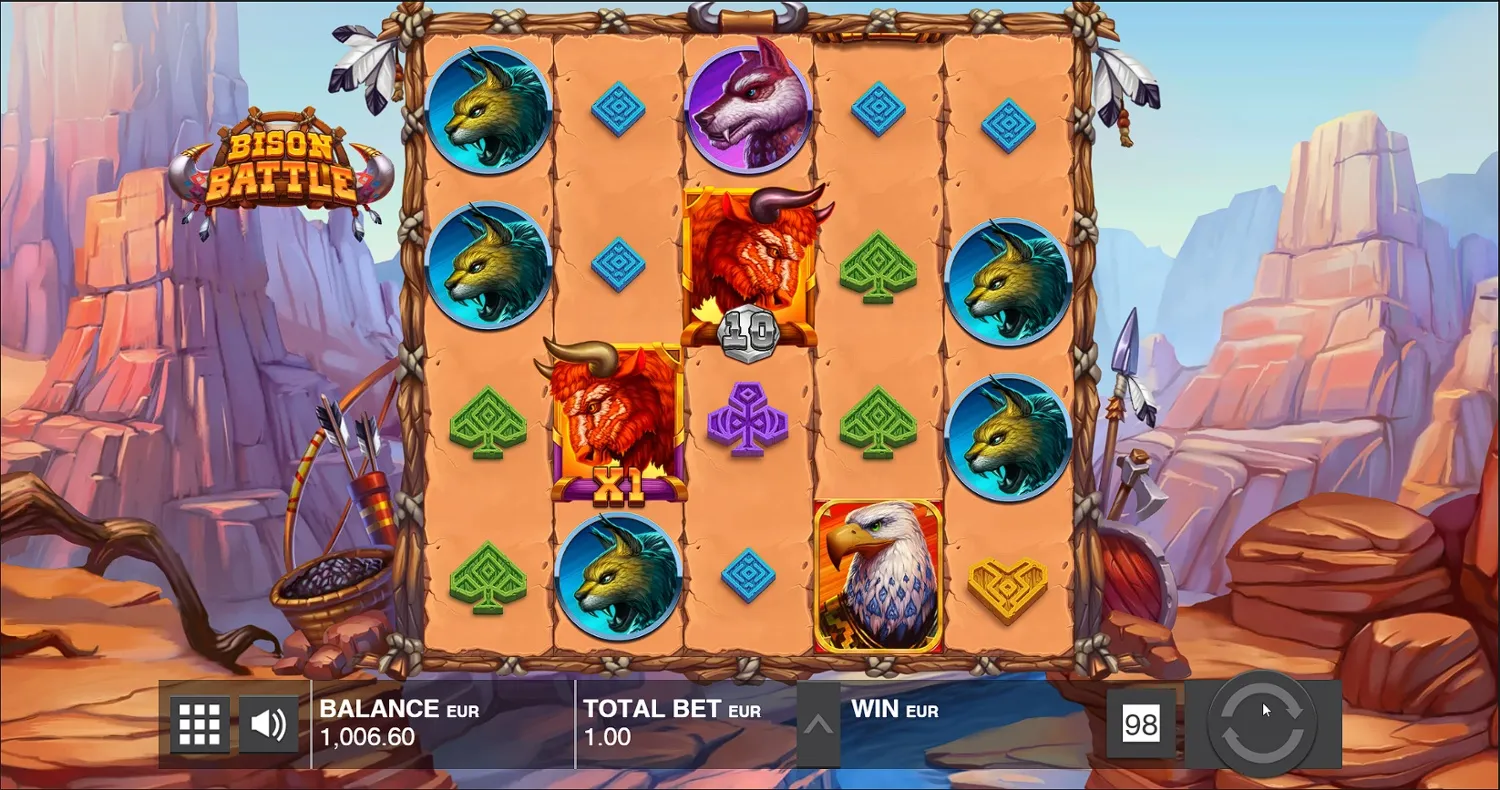This screenshot has width=1500, height=790.
Task: Expand the bet options with the upward chevron
Action: (x=818, y=725)
